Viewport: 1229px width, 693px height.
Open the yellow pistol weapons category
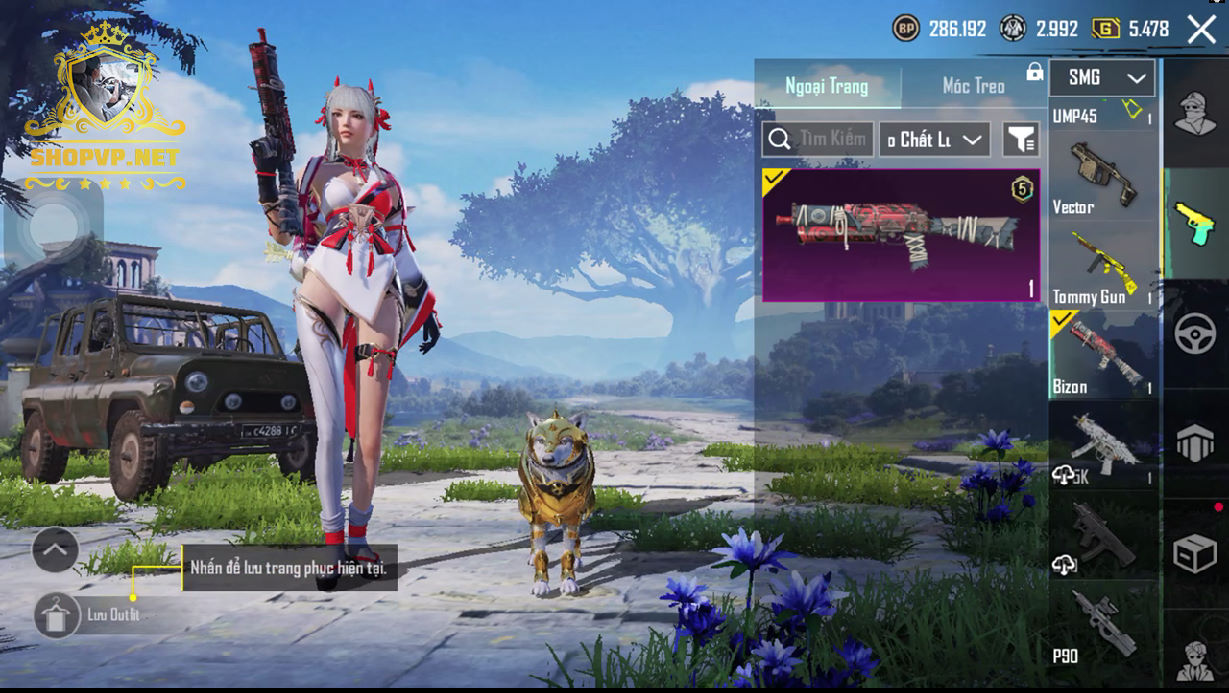[1195, 222]
